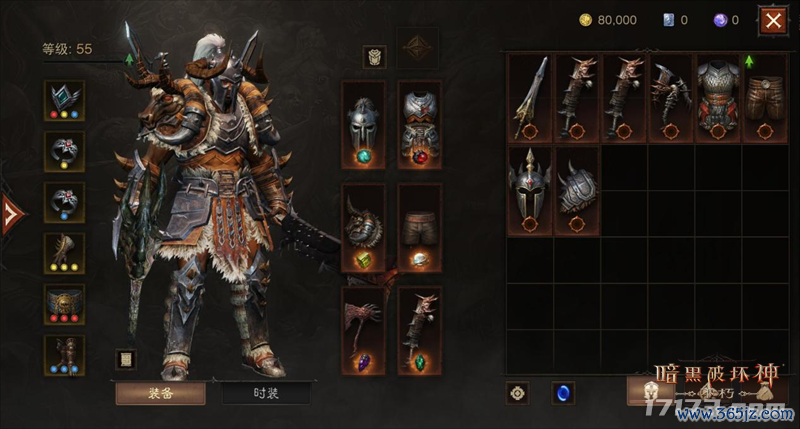Open the 时装 cosmetics tab
The image size is (800, 429).
[265, 393]
